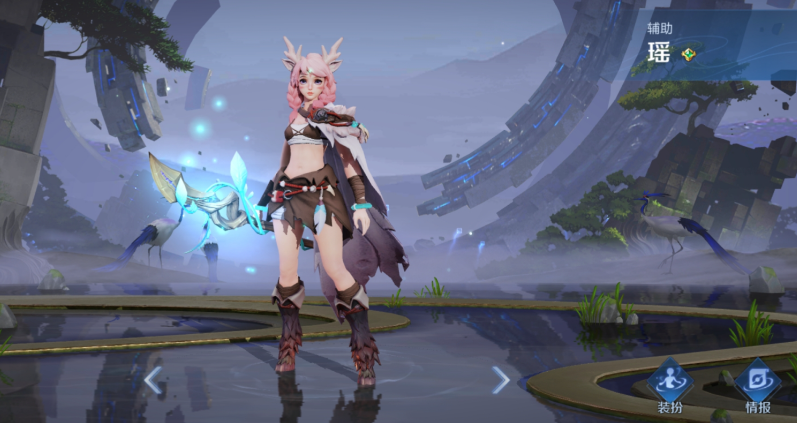The image size is (797, 423).
Task: Open the 装扮 outfit menu
Action: 669,383
